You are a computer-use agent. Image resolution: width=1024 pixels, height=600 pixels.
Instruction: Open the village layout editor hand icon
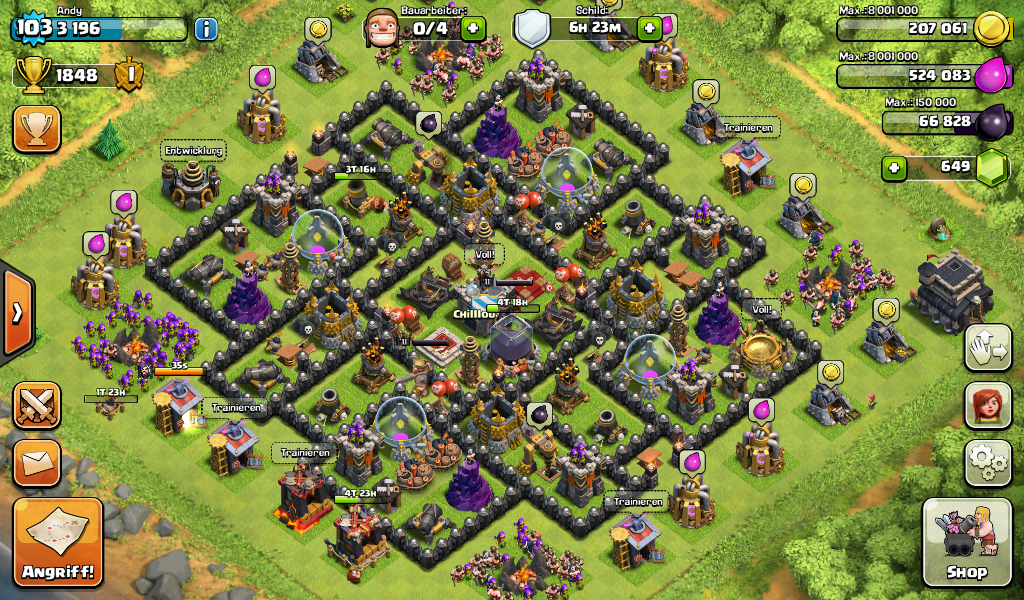click(987, 348)
